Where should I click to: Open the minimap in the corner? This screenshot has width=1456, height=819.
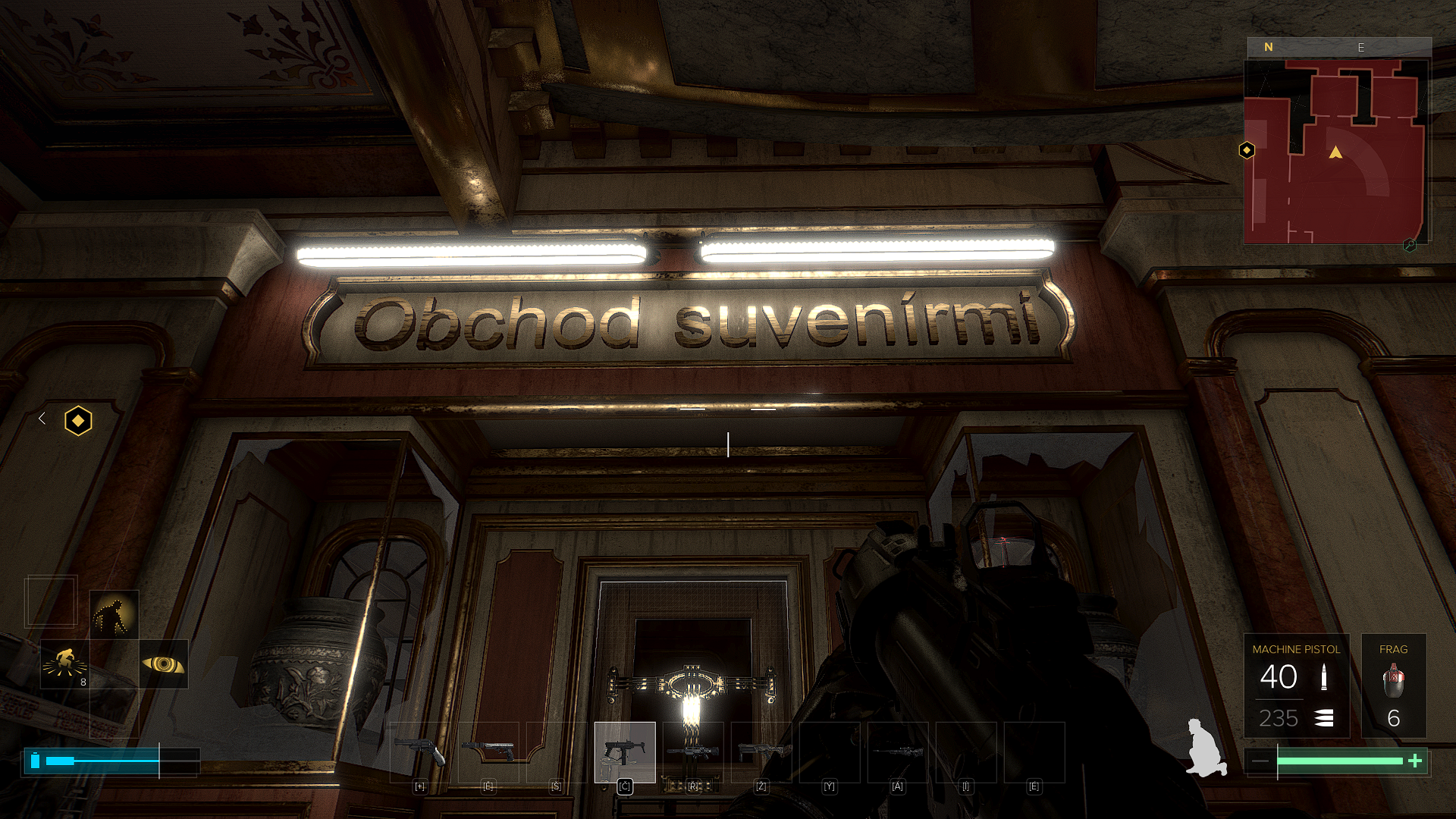click(1335, 152)
